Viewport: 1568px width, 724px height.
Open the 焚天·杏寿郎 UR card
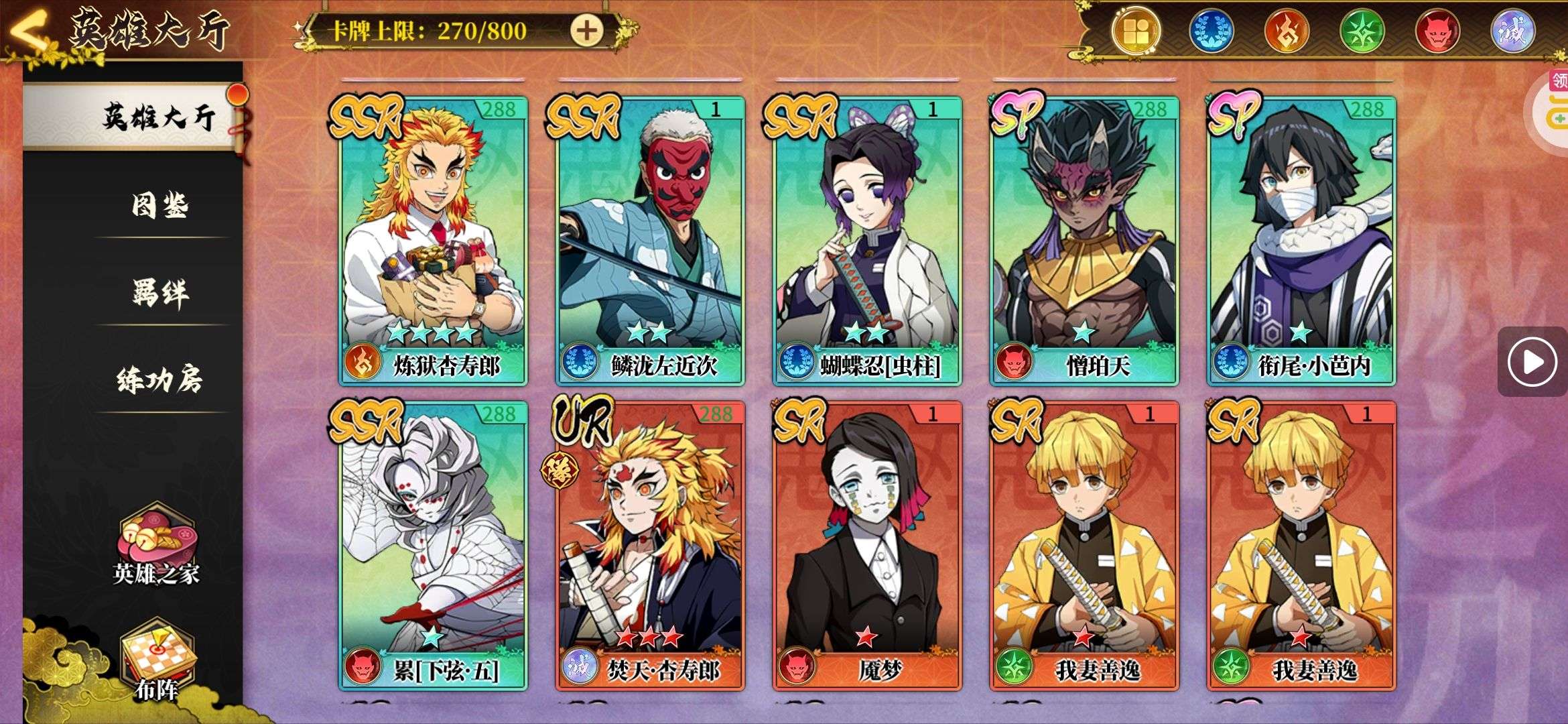point(650,546)
